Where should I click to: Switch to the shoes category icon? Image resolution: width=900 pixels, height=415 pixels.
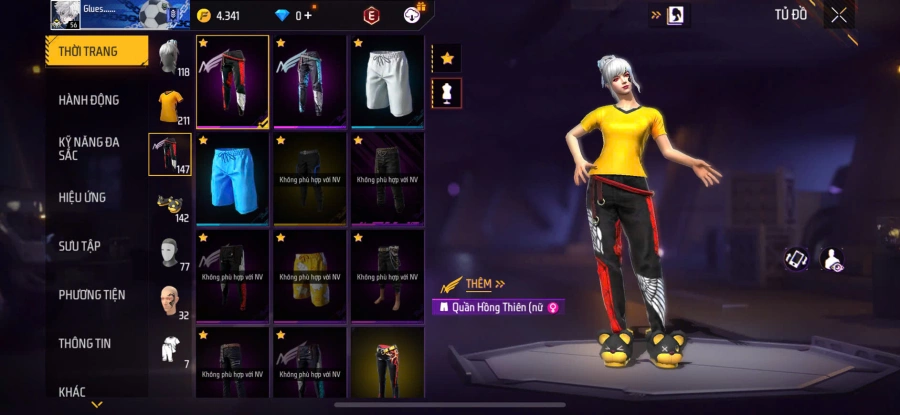point(168,203)
